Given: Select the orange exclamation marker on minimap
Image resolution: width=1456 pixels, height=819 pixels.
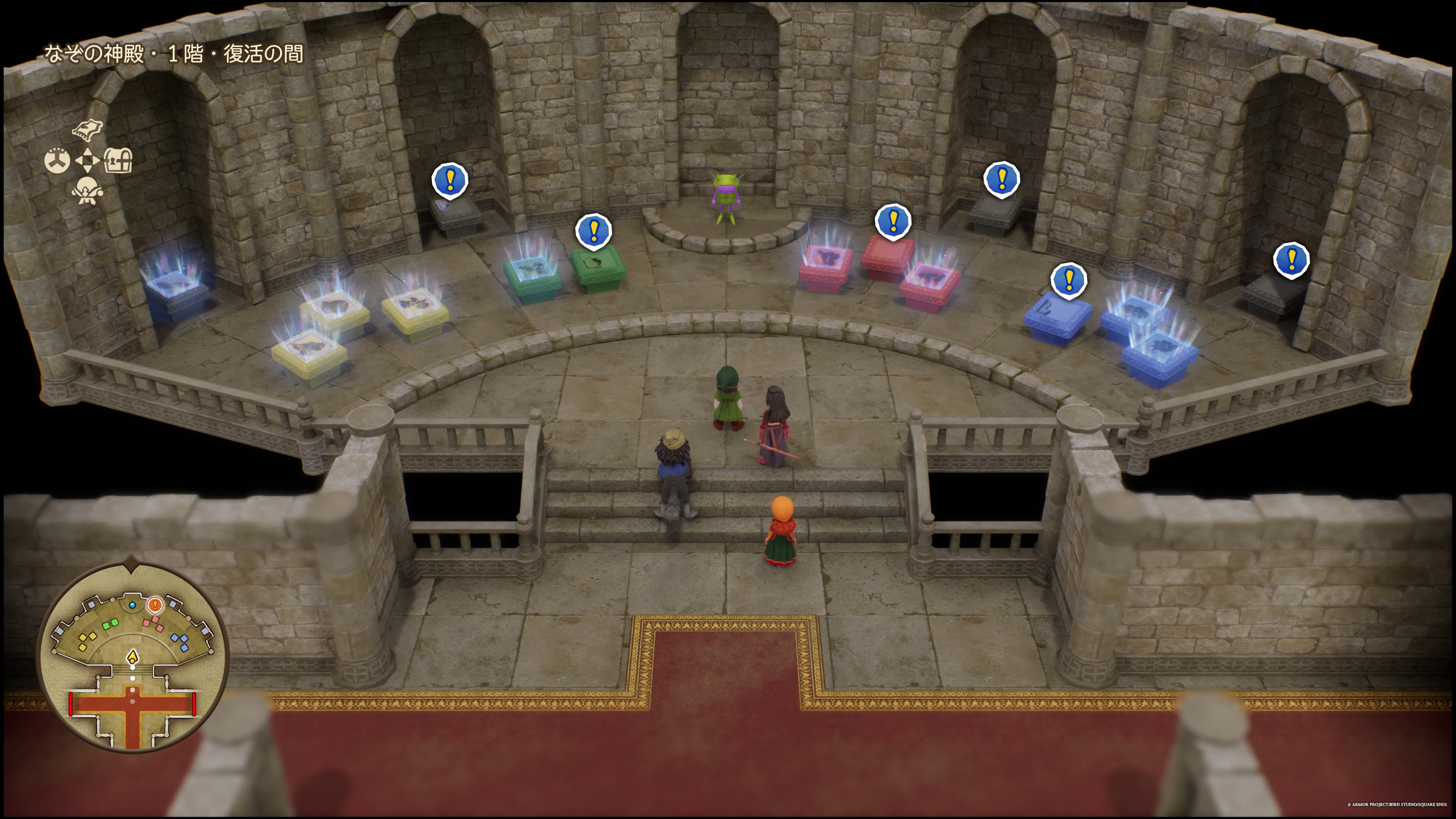Looking at the screenshot, I should [155, 606].
